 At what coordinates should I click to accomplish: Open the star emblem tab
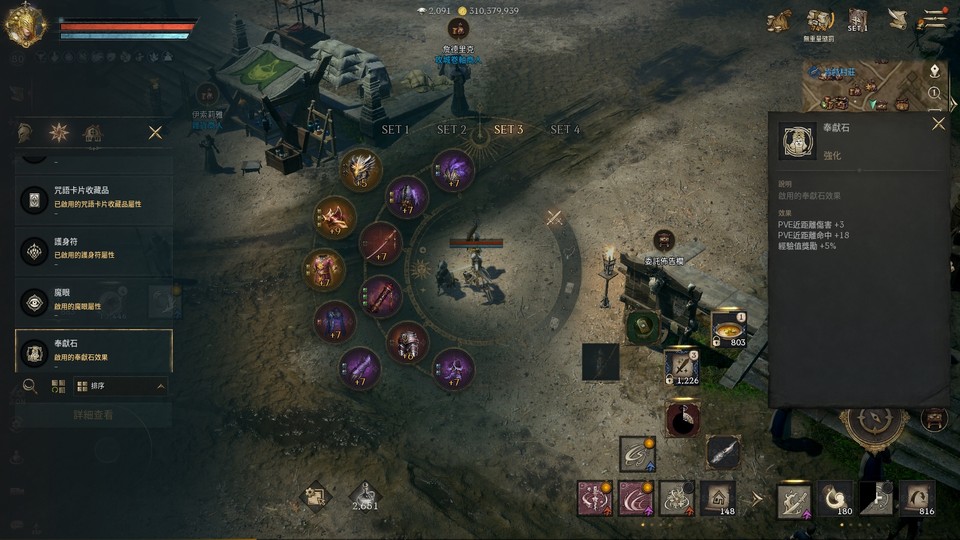tap(59, 132)
